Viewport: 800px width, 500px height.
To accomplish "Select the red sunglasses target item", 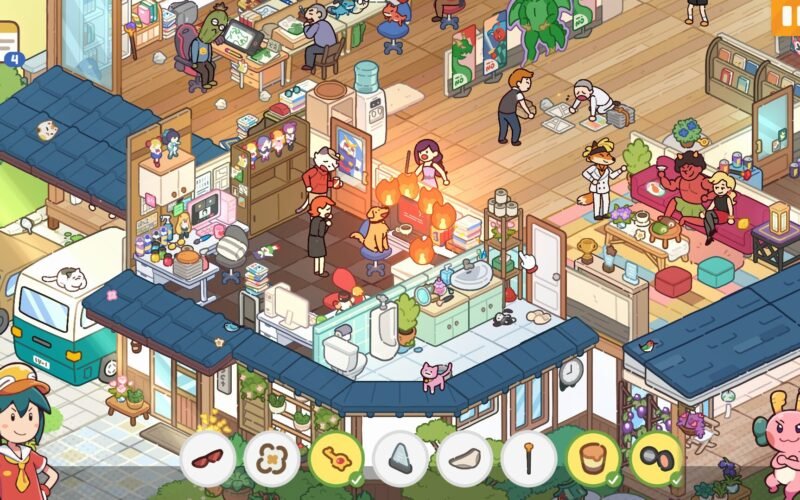I will 208,459.
